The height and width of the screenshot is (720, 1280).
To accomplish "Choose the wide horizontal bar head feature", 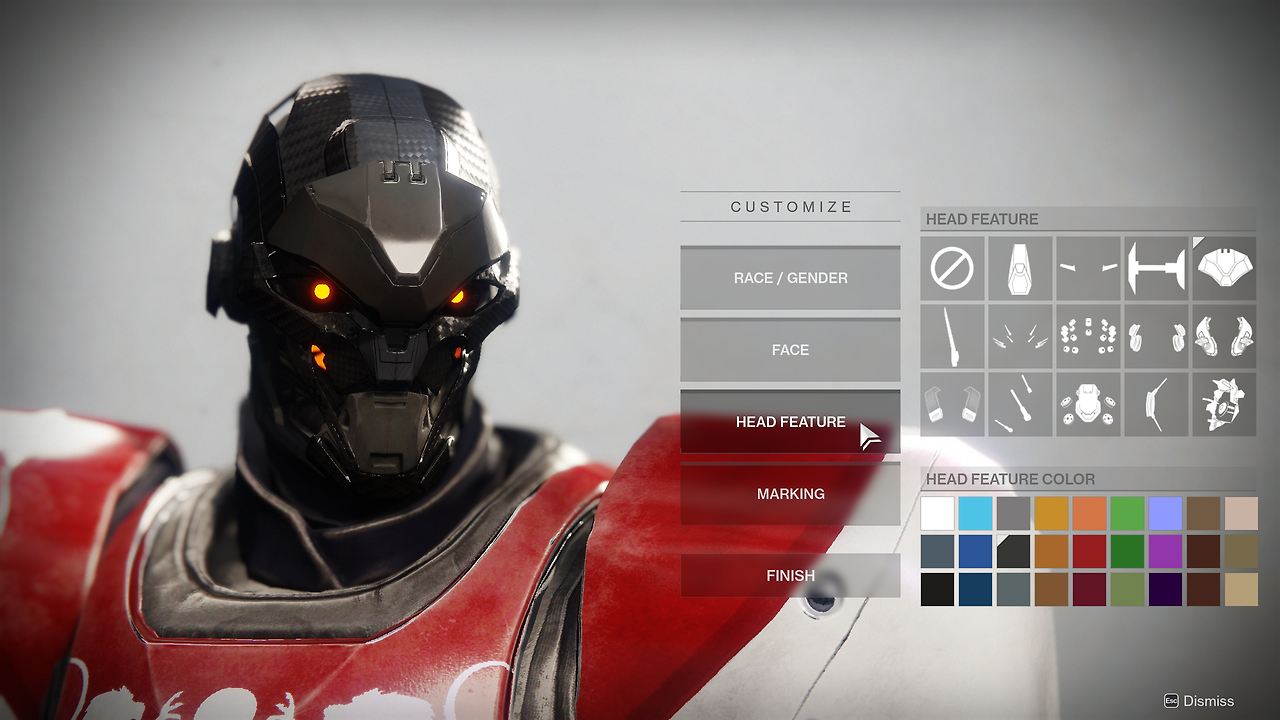I will click(1156, 269).
